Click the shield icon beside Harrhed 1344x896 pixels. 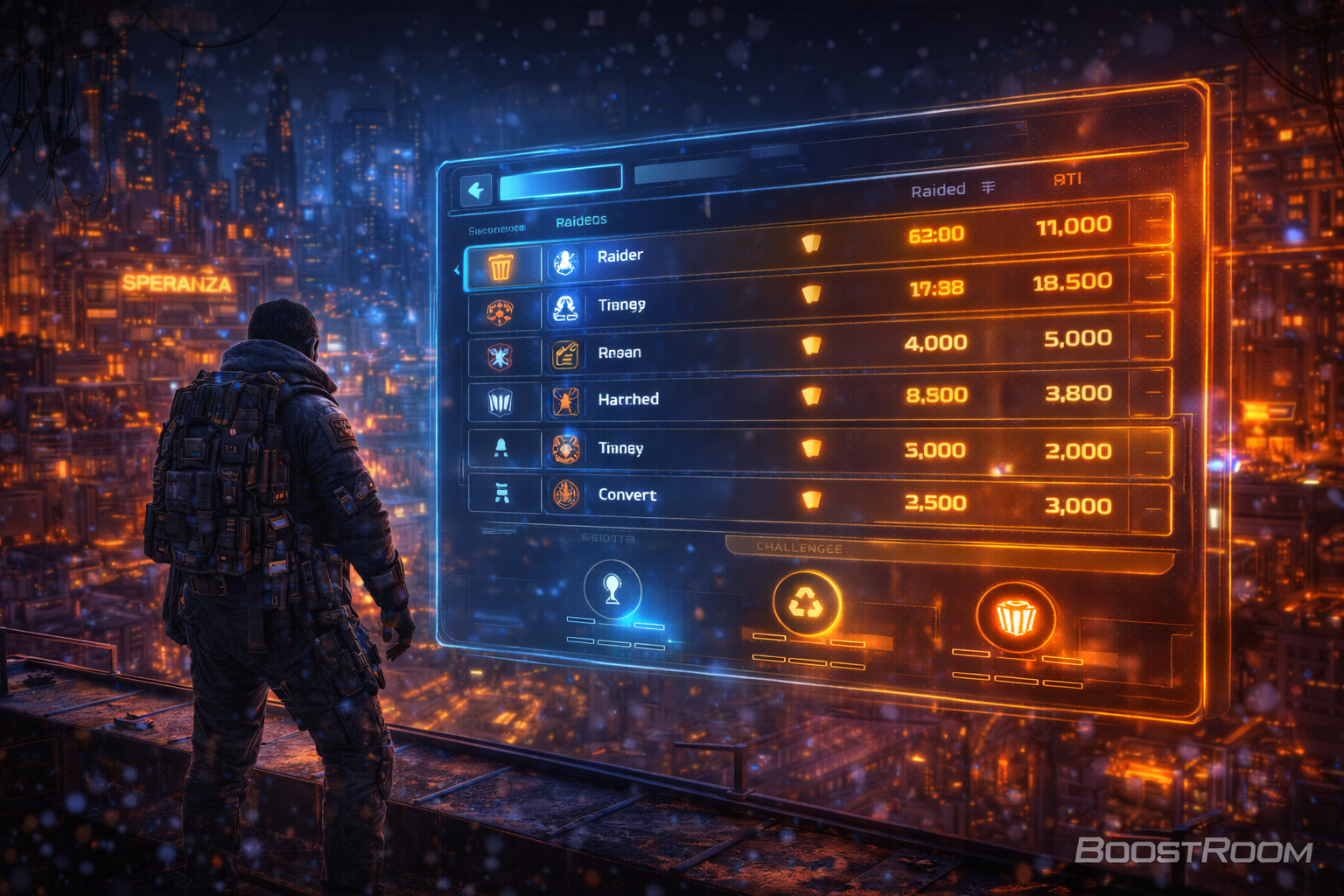pos(500,402)
